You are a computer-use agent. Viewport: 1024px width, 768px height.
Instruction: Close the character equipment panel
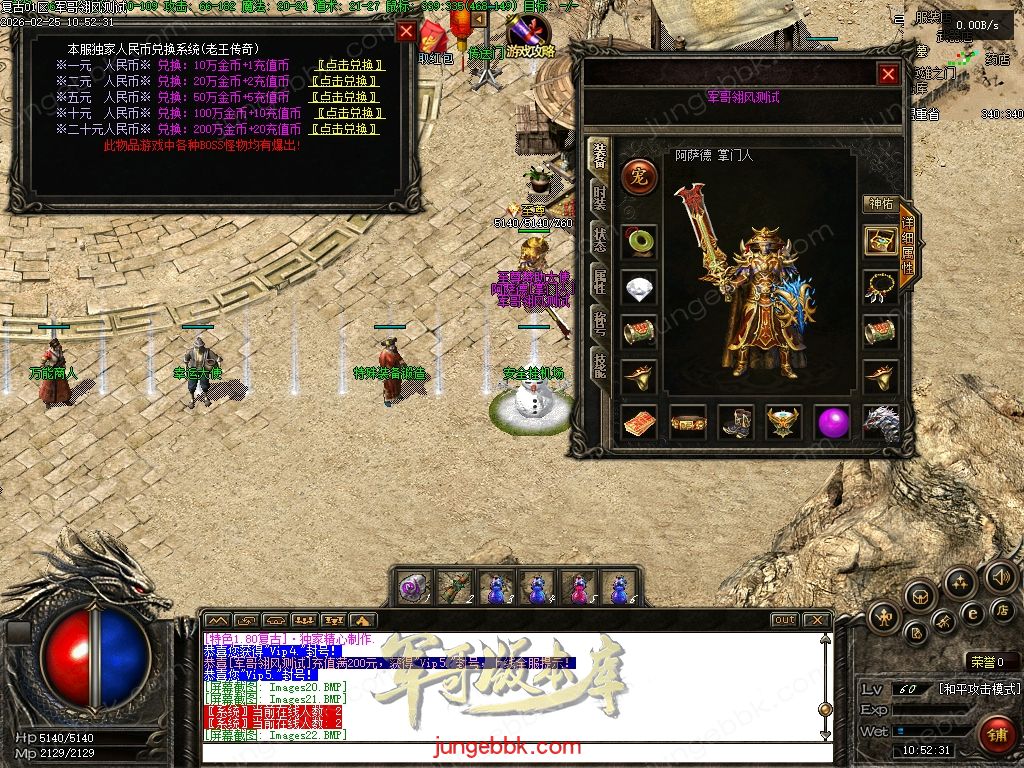point(888,74)
